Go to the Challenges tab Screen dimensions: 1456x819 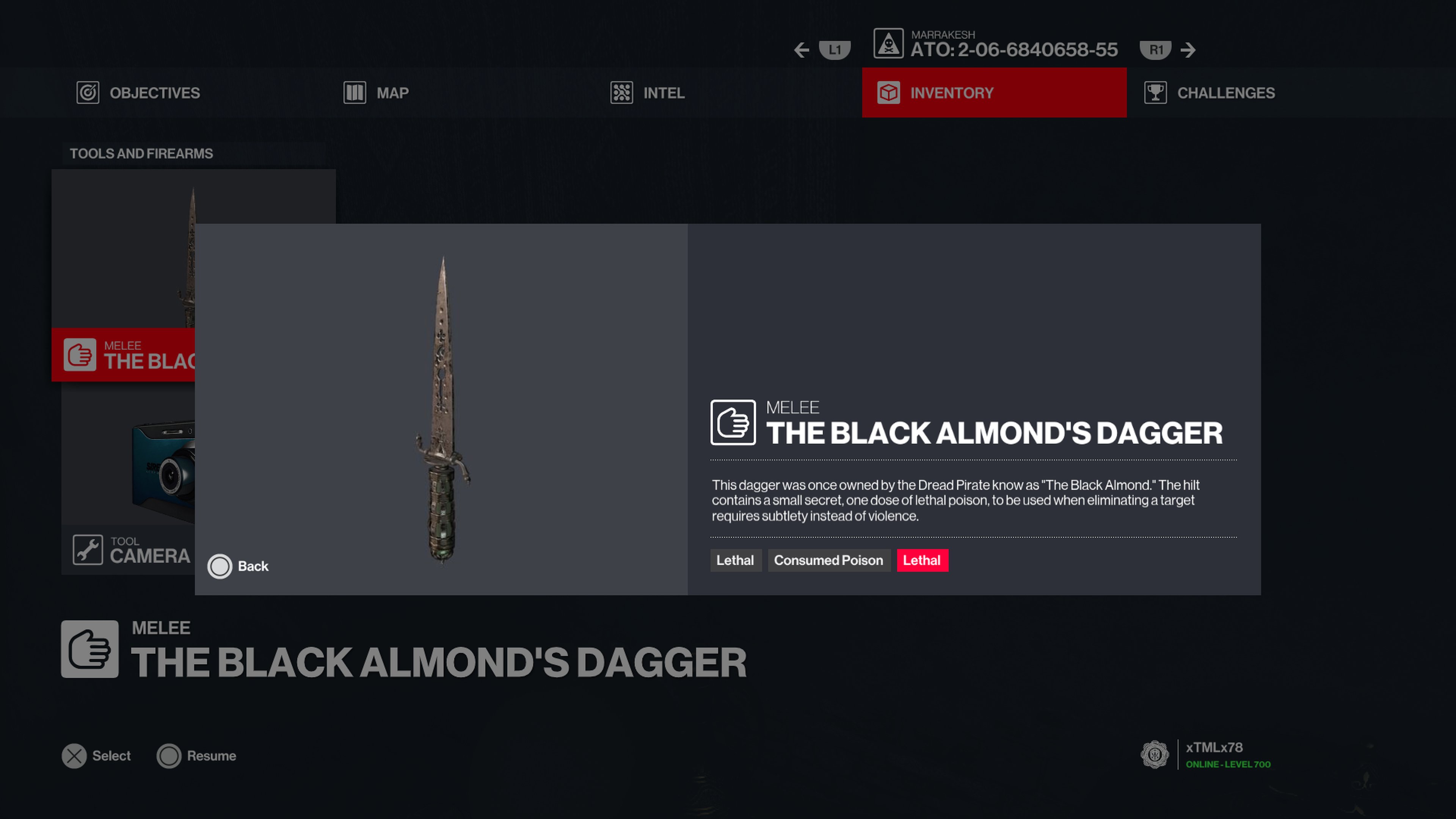coord(1210,93)
